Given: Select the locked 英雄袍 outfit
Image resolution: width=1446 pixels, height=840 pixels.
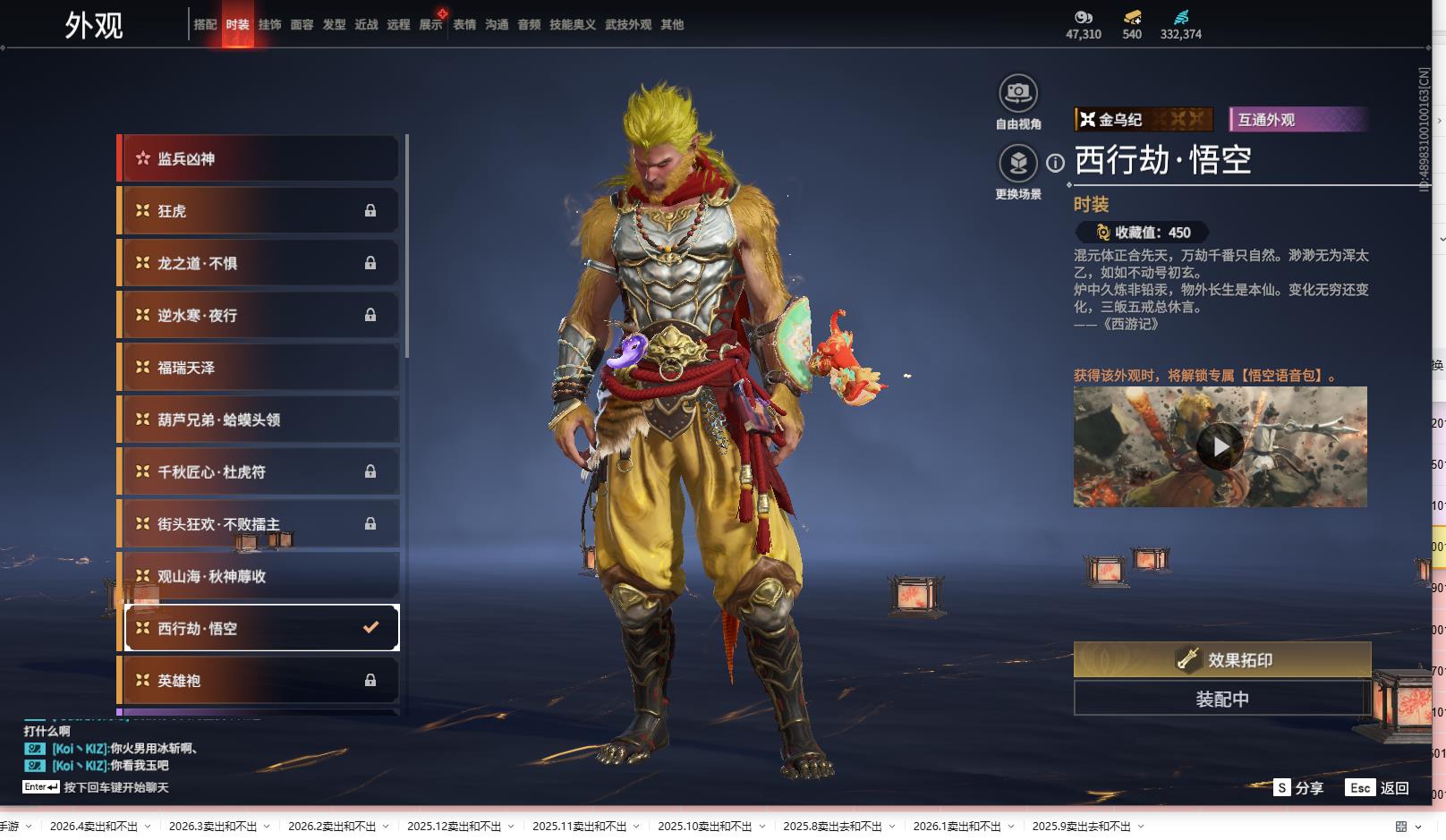Looking at the screenshot, I should click(x=259, y=681).
